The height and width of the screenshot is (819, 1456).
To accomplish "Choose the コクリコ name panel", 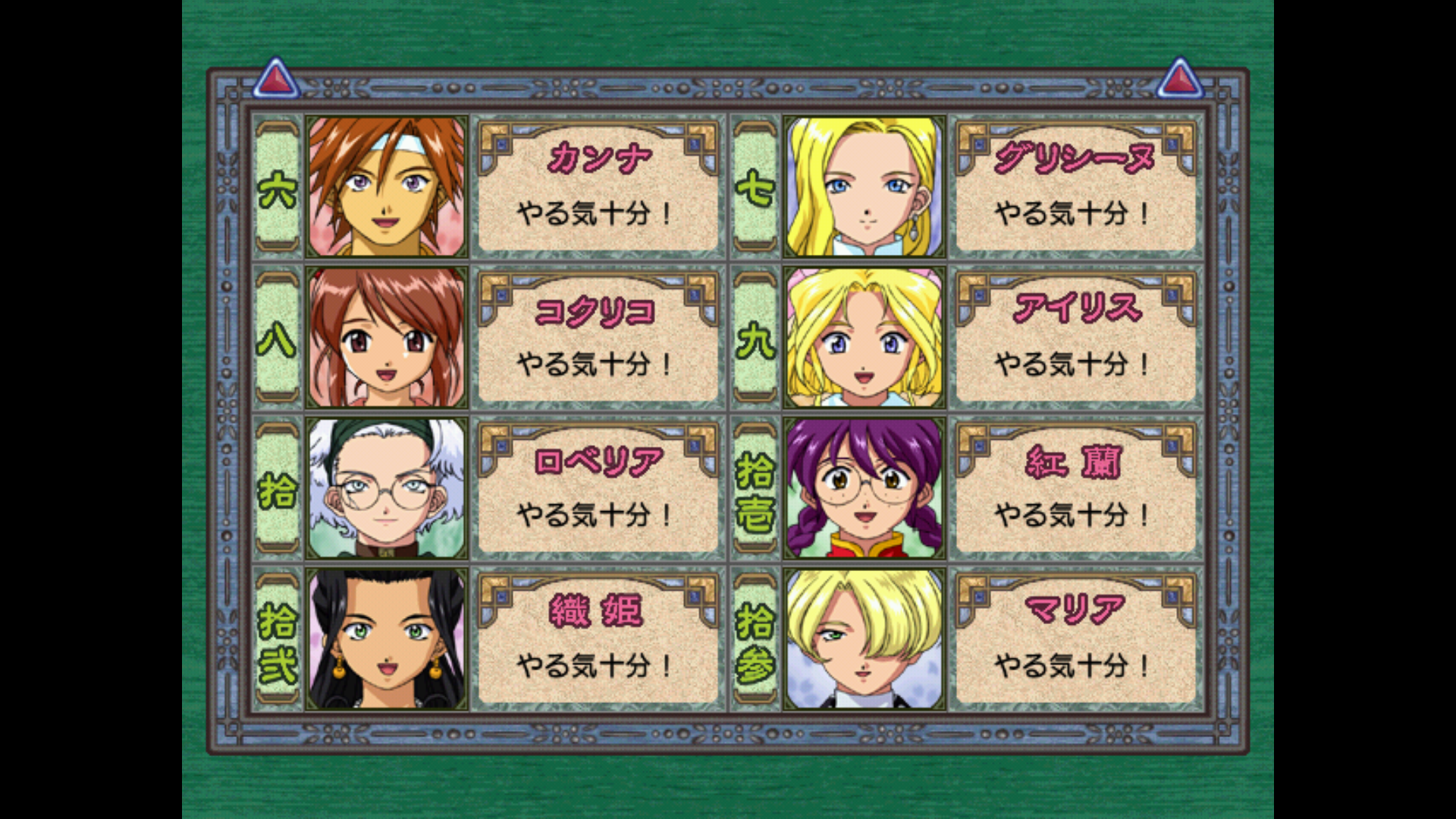I will pyautogui.click(x=598, y=337).
